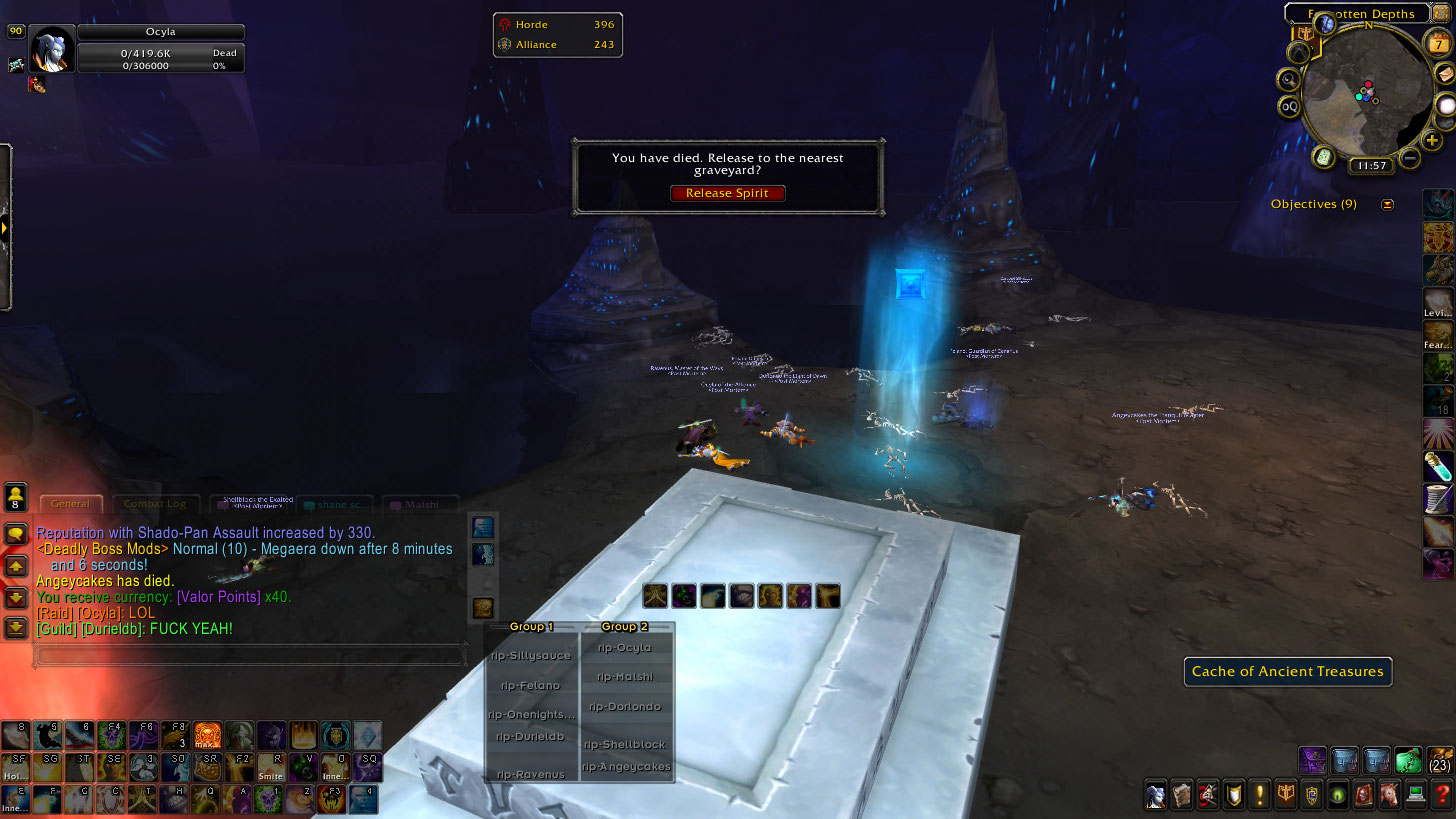Screen dimensions: 1456x819
Task: Open the quest log exclamation mark button
Action: (x=1259, y=796)
